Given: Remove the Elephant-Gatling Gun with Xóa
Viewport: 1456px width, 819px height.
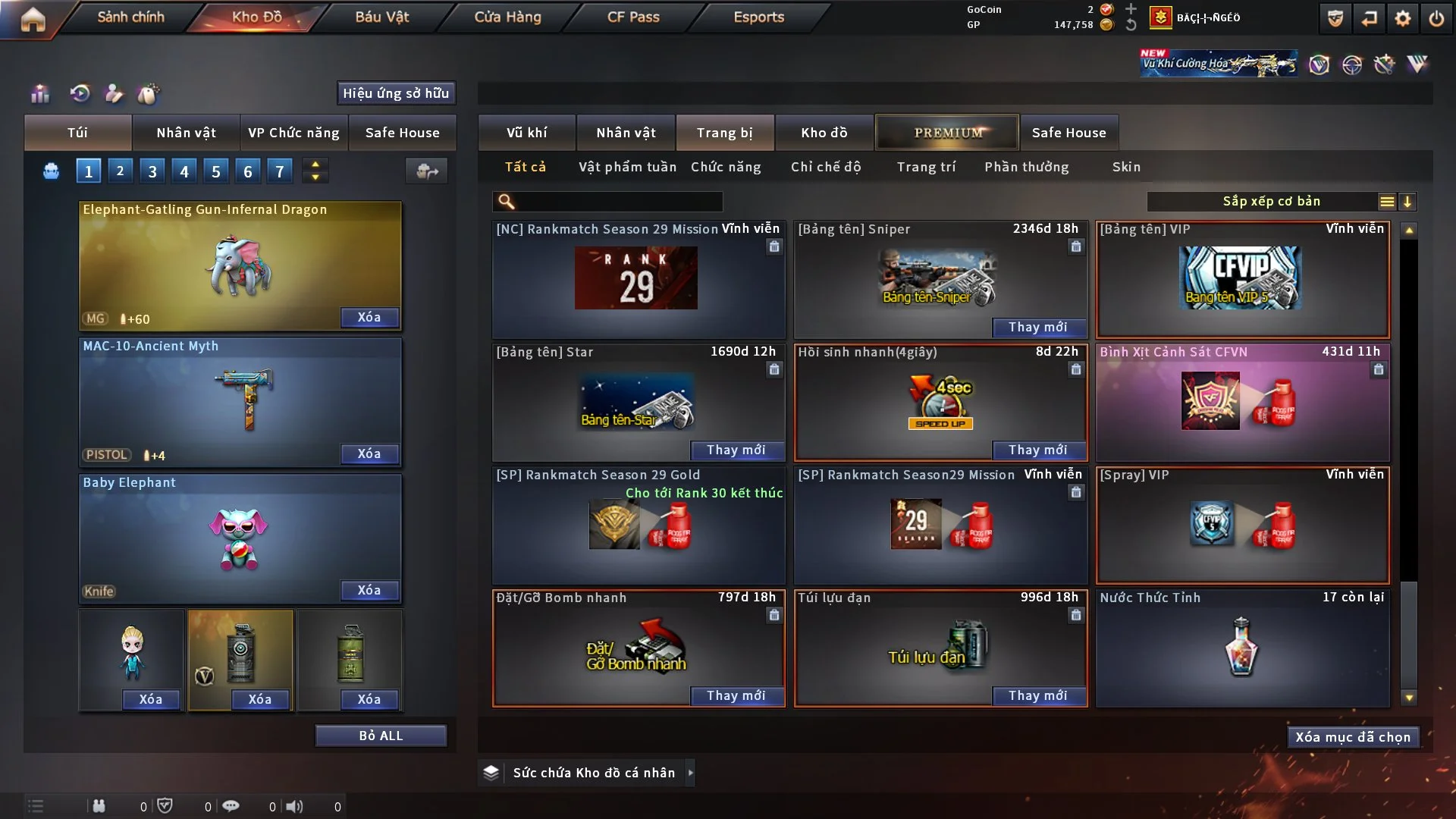Looking at the screenshot, I should (x=369, y=317).
